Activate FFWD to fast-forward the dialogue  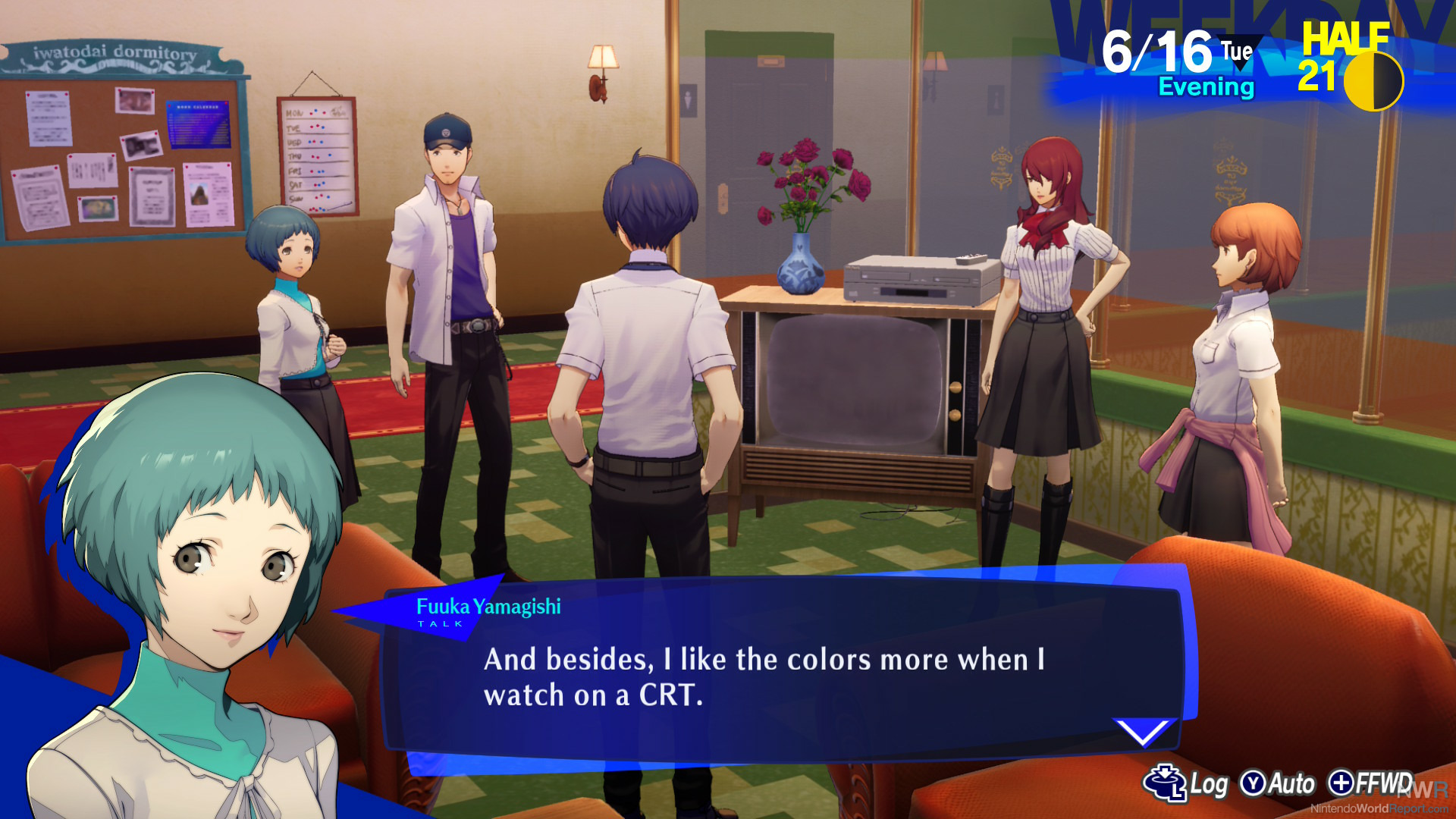point(1371,783)
